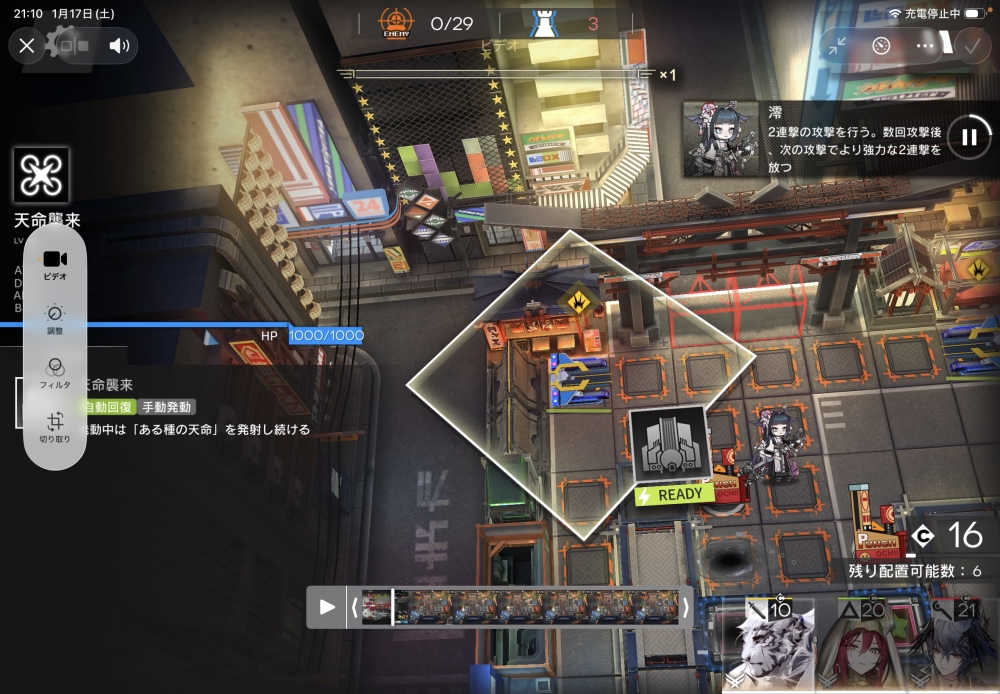
Task: Toggle the video sound speaker icon
Action: (120, 45)
